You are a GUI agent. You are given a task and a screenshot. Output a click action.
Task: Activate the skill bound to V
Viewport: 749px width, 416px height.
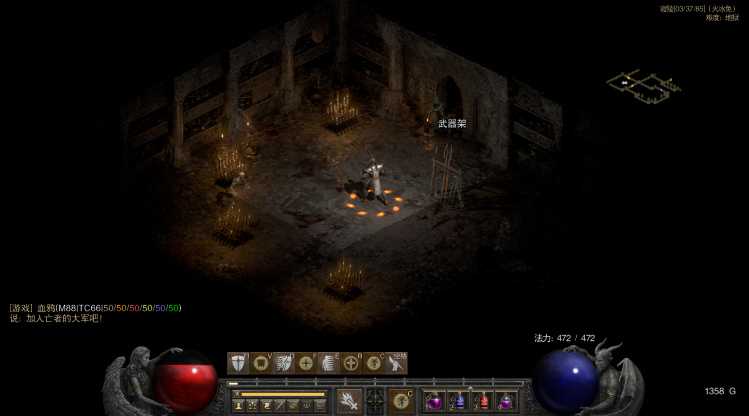[262, 363]
